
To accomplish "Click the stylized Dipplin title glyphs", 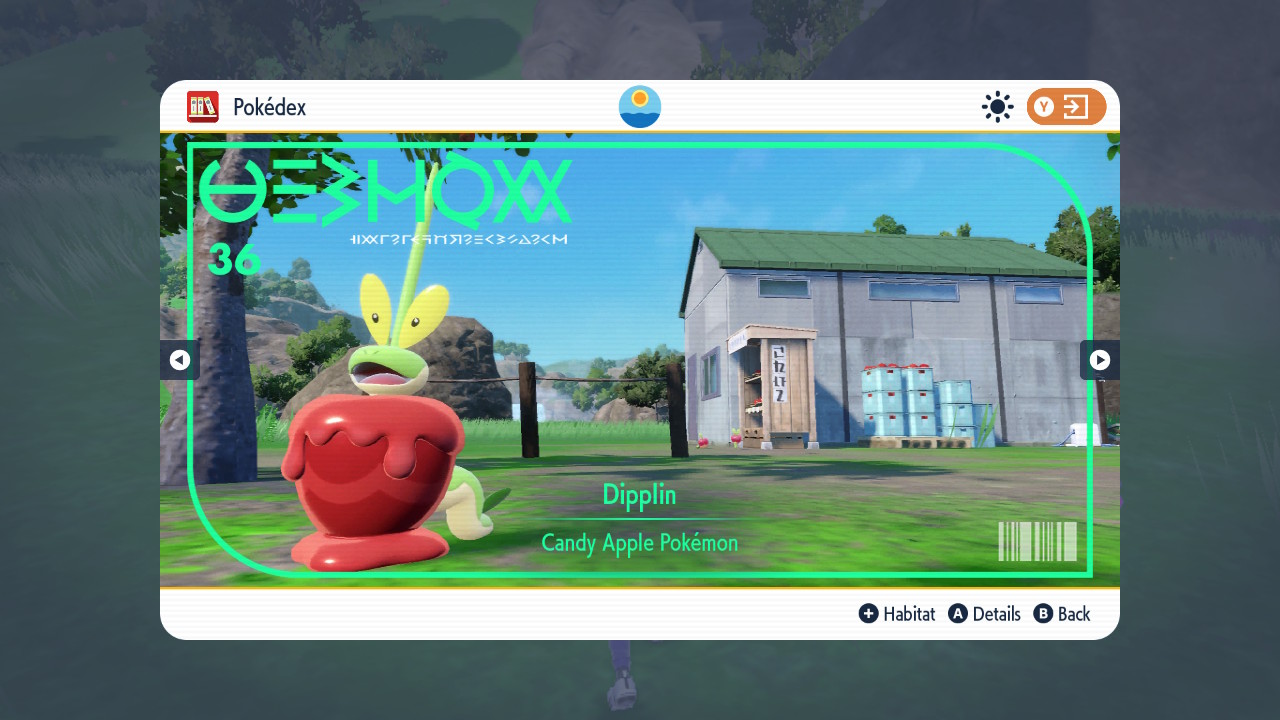I will click(384, 190).
